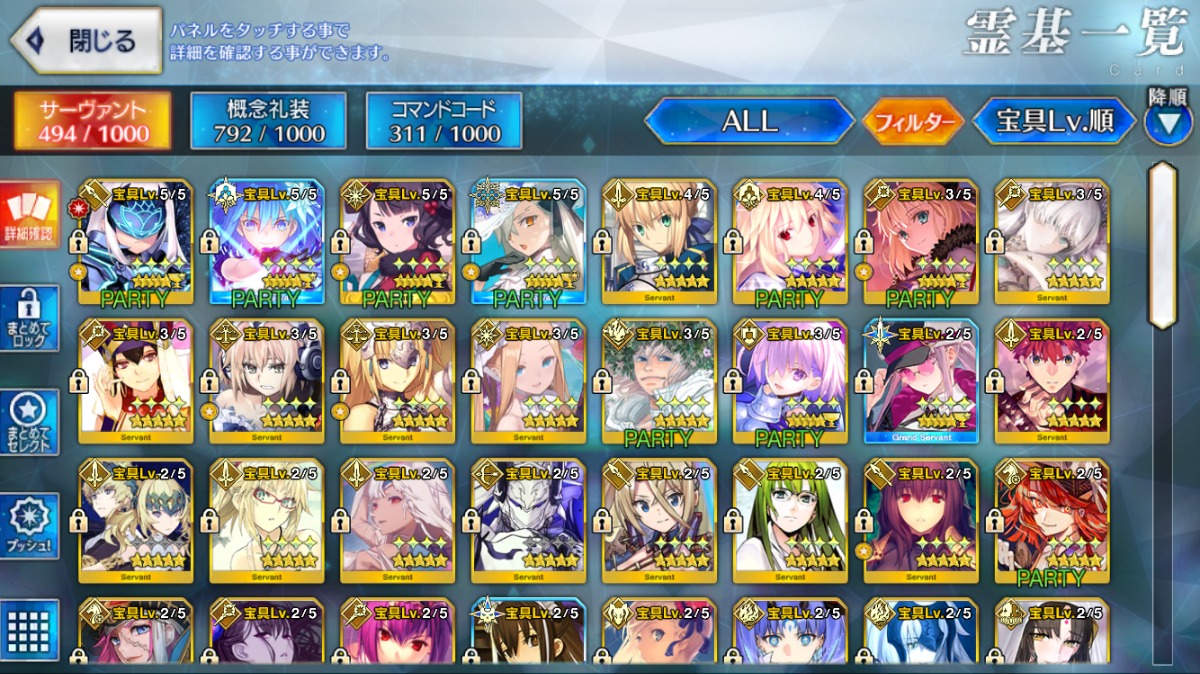This screenshot has height=674, width=1200.
Task: Select the red-haired servant card with headband
Action: point(1052,381)
